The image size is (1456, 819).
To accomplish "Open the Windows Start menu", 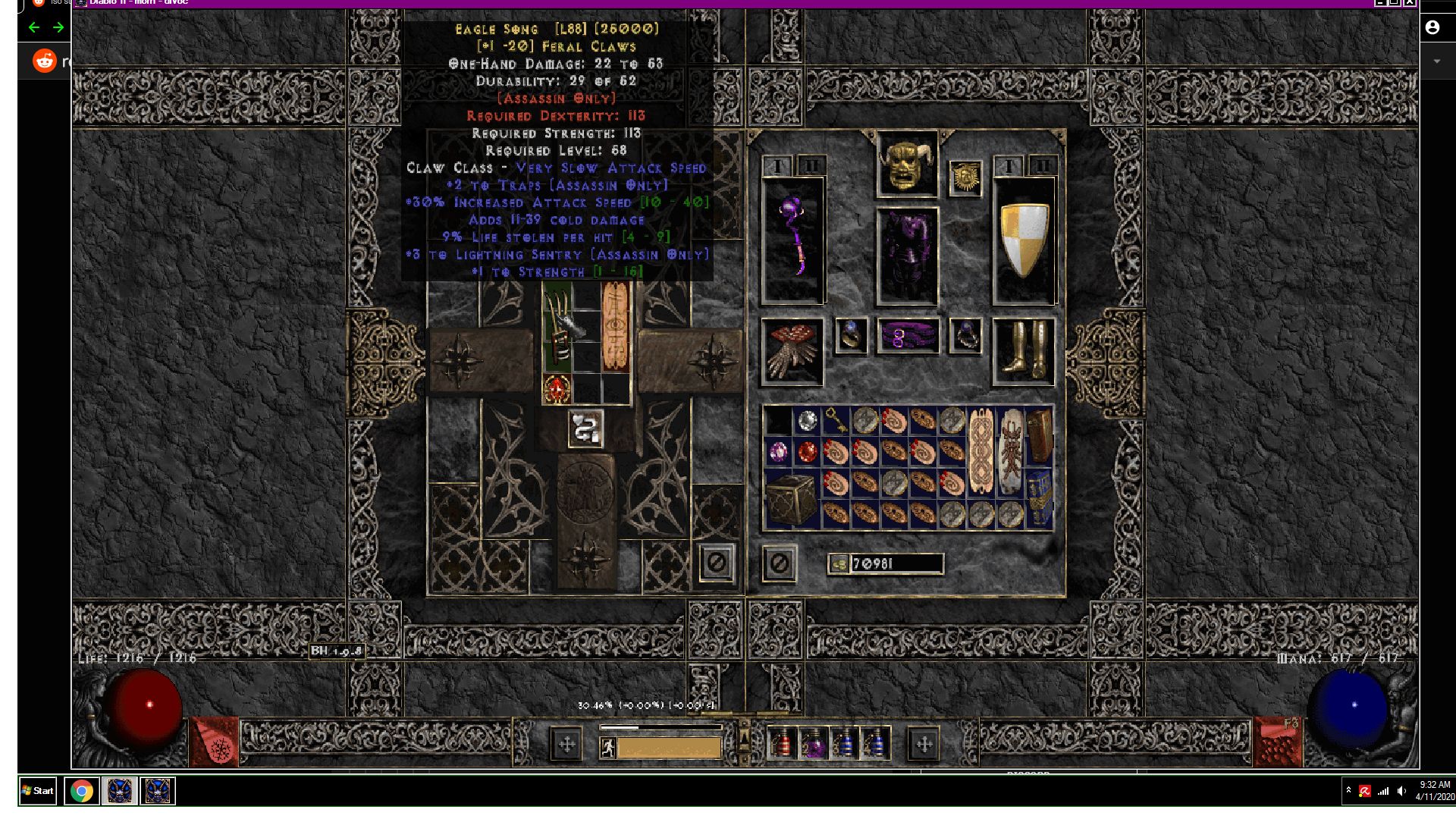I will click(36, 791).
